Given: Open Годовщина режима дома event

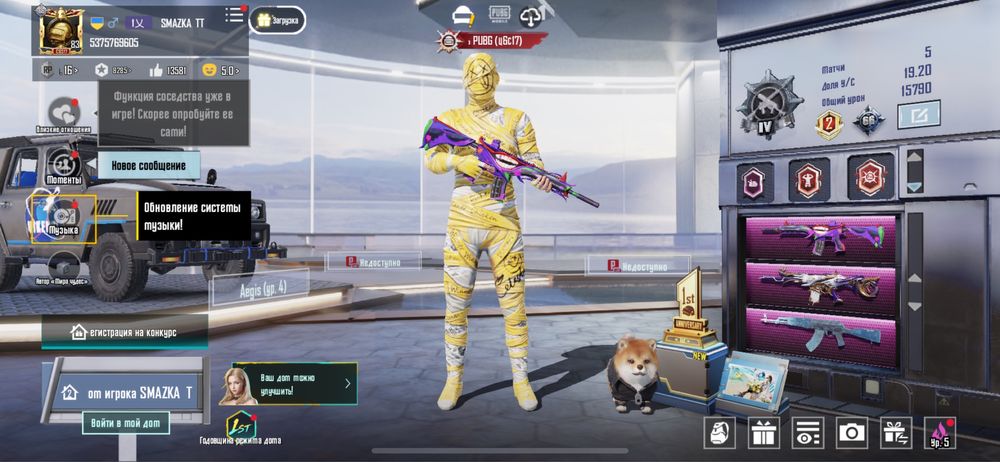Looking at the screenshot, I should [241, 427].
